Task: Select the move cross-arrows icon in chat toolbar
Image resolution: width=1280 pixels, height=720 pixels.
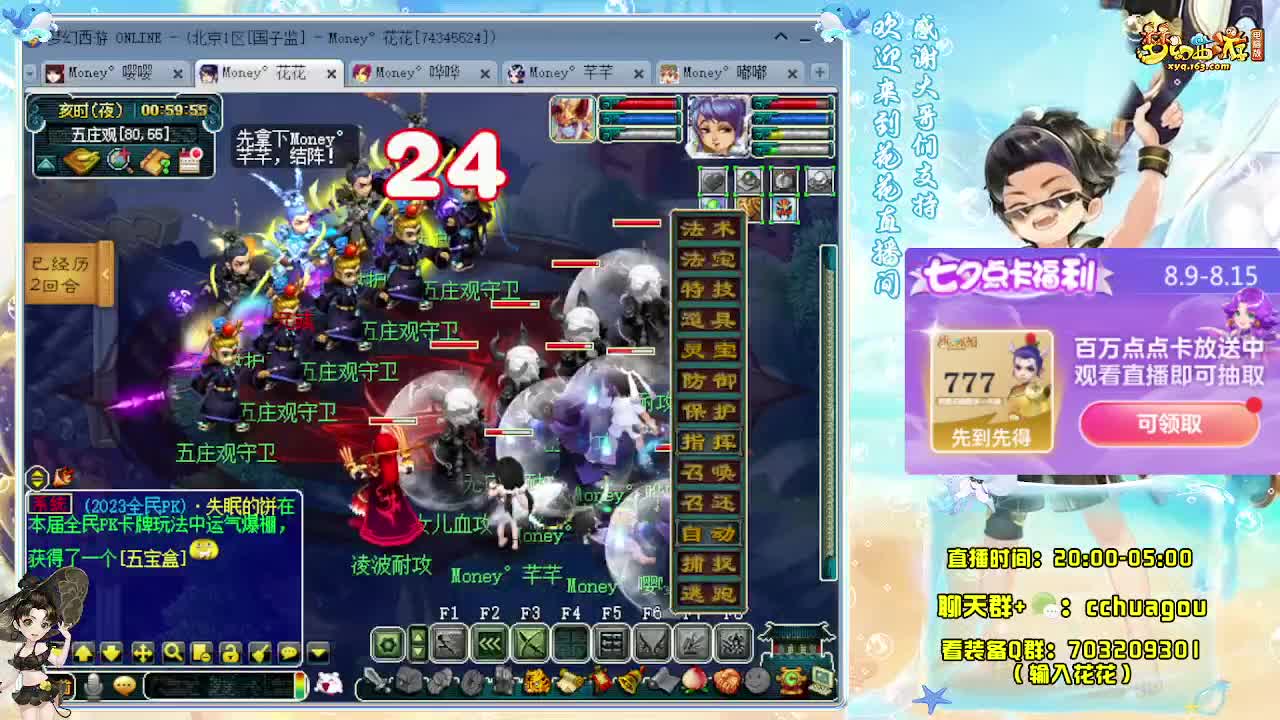Action: pyautogui.click(x=142, y=654)
